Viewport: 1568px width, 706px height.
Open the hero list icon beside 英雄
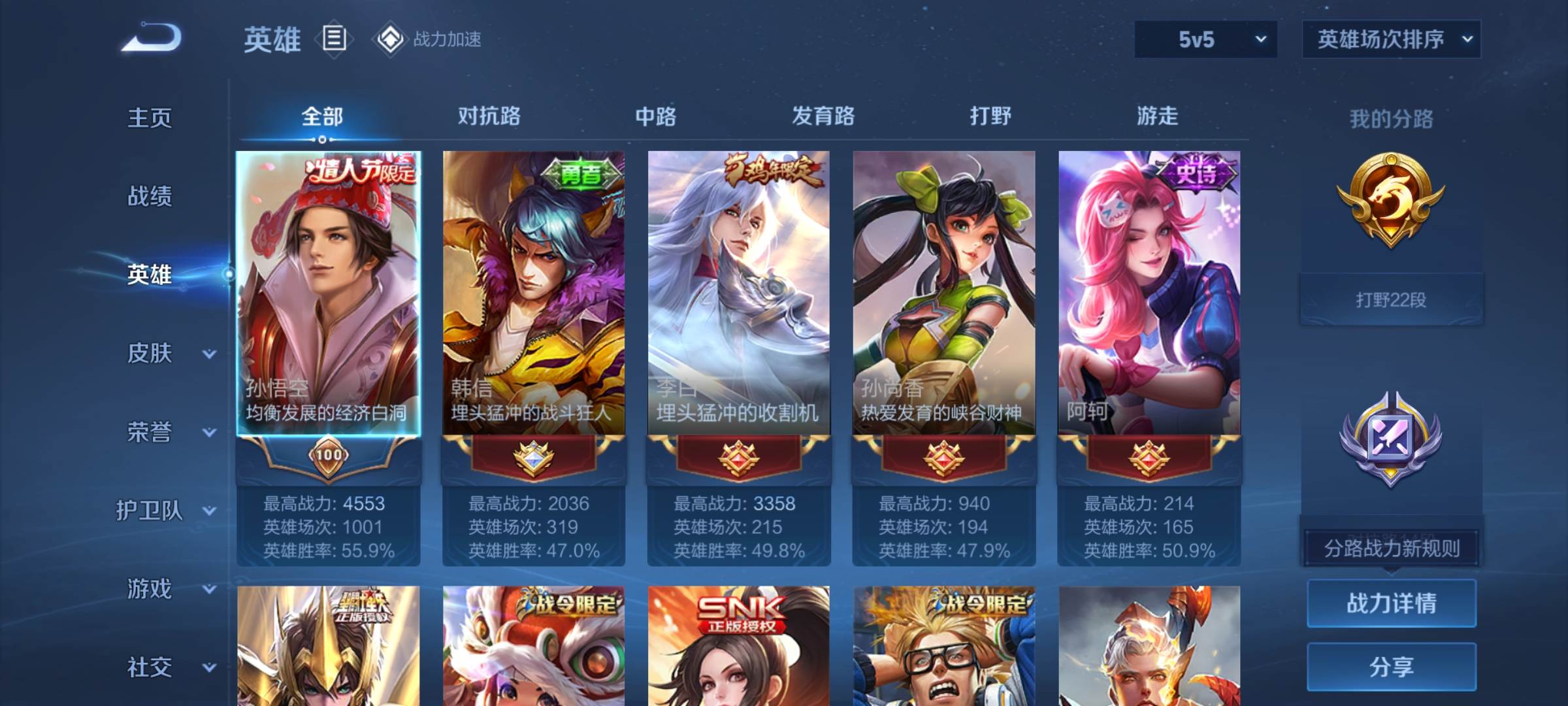coord(334,39)
